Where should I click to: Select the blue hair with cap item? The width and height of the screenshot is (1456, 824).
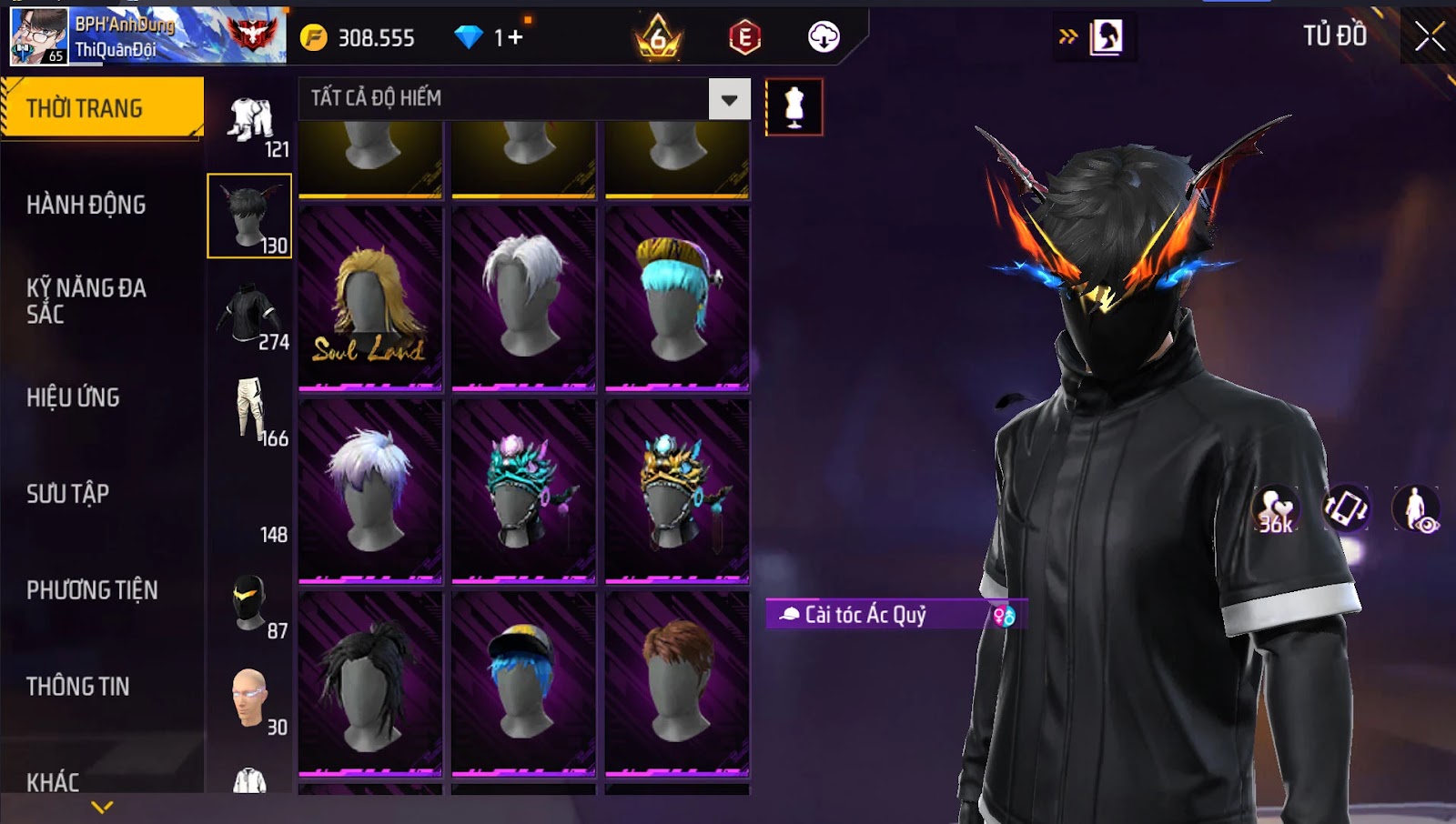point(523,684)
